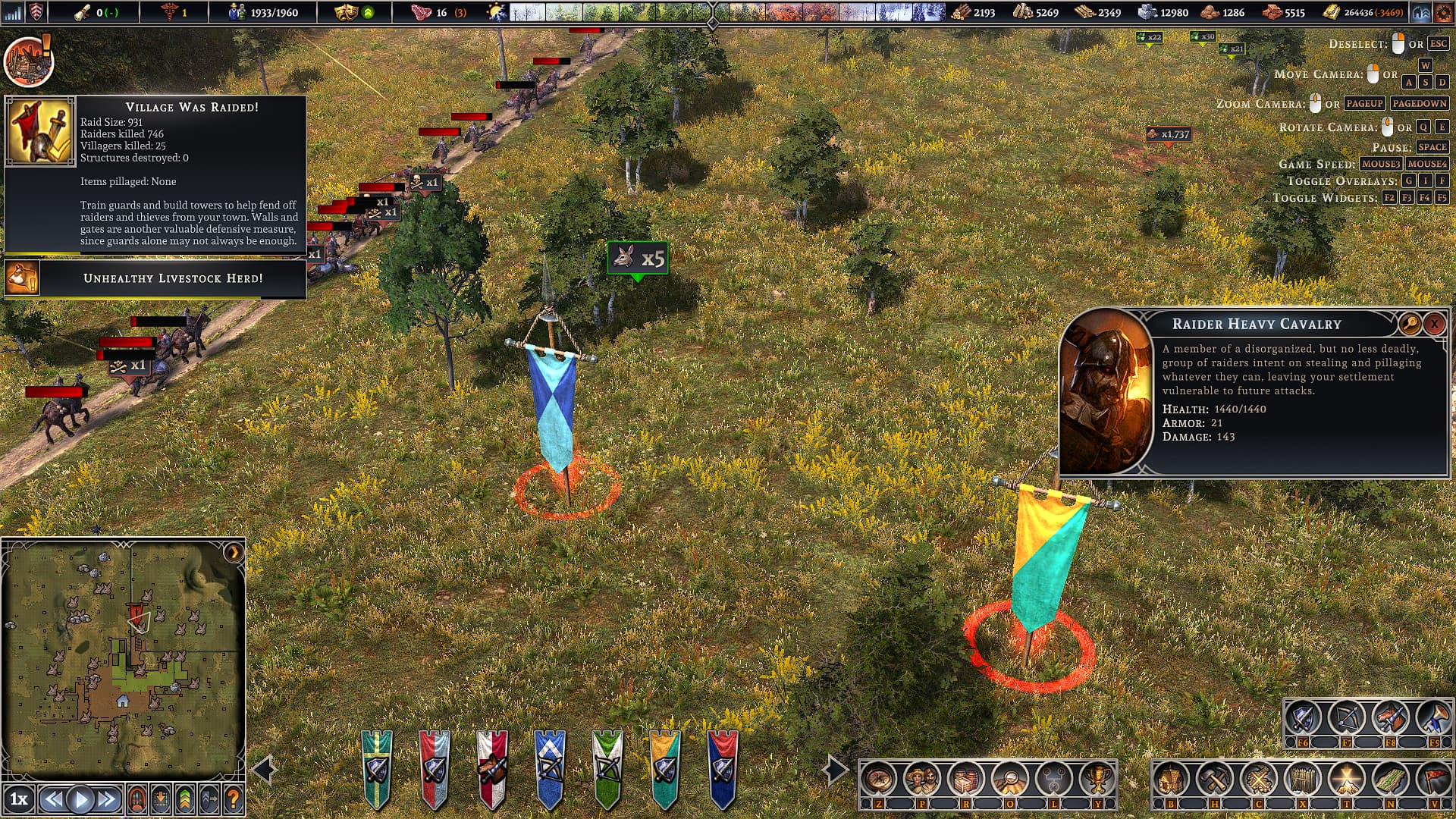Click the play button in speed controls
The height and width of the screenshot is (819, 1456).
80,799
